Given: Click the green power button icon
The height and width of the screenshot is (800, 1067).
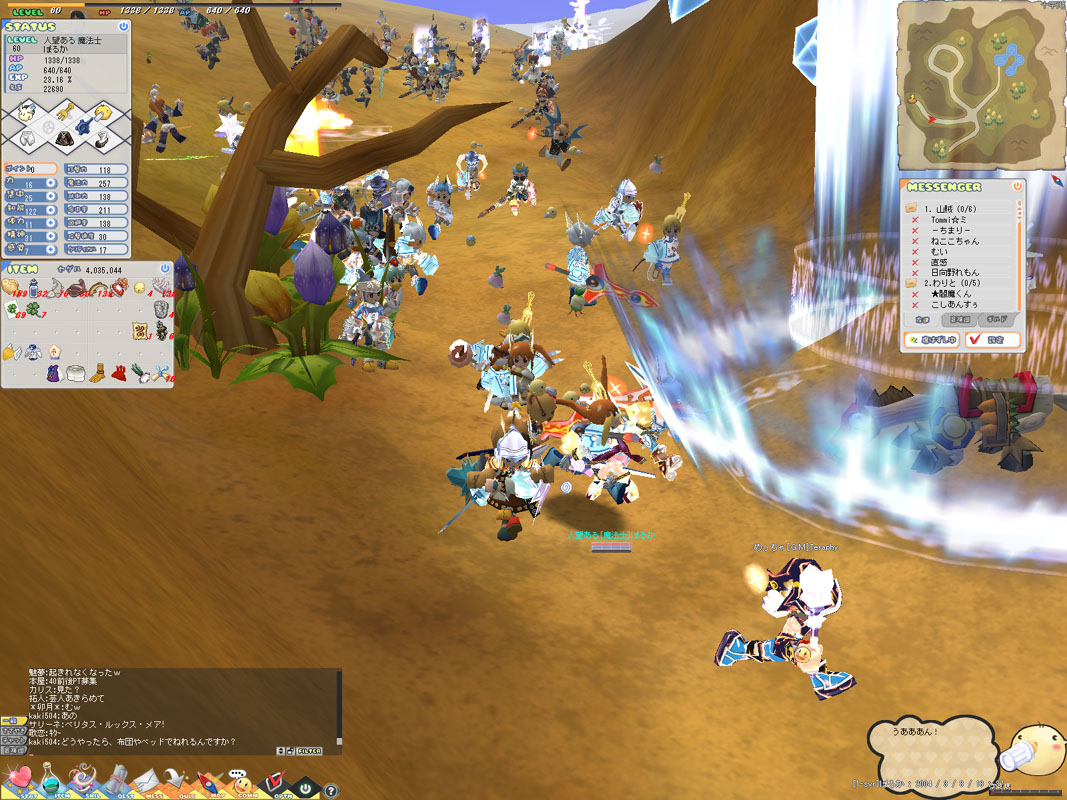Looking at the screenshot, I should click(306, 788).
